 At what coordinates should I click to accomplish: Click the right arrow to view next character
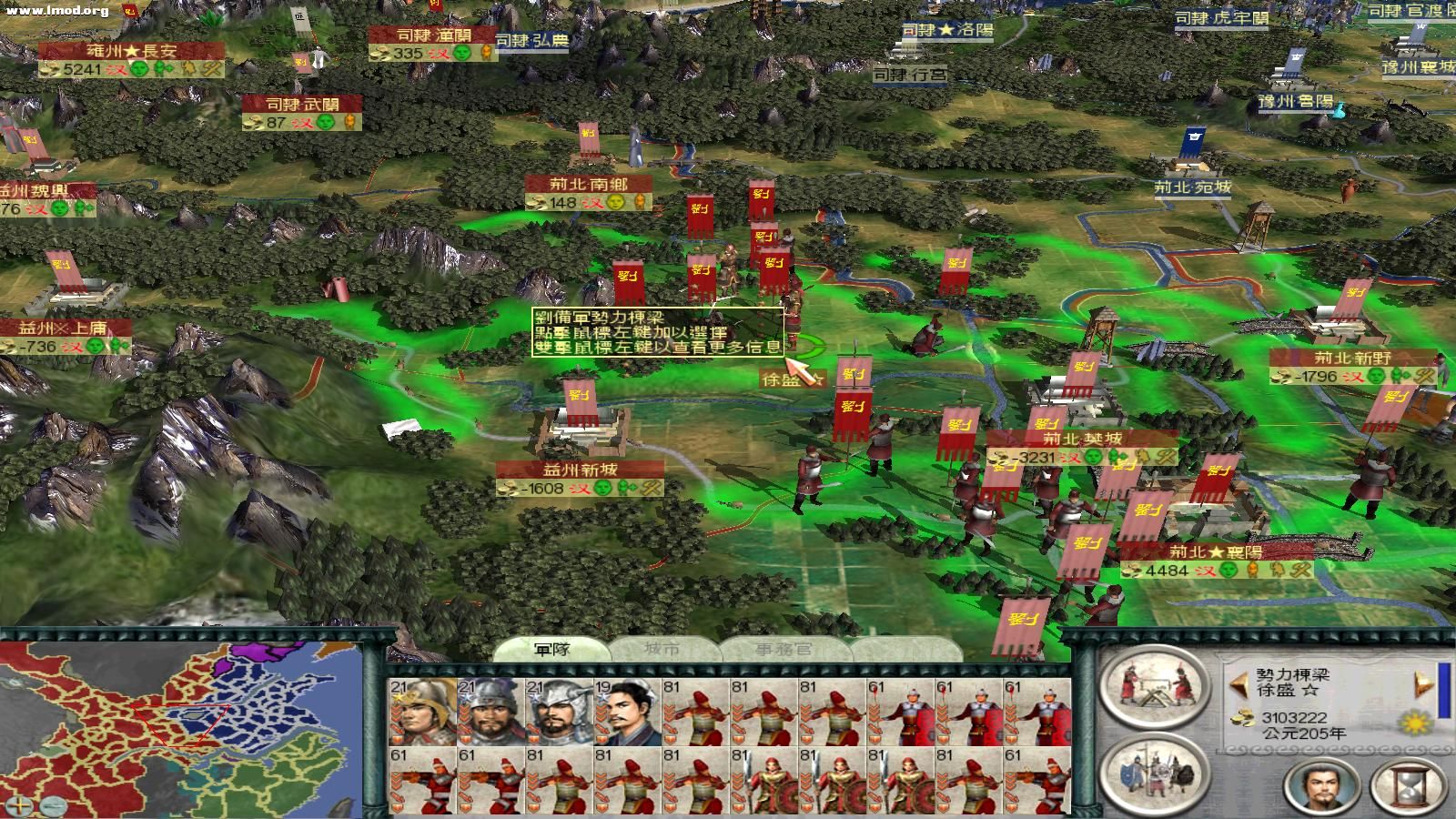pyautogui.click(x=1421, y=685)
